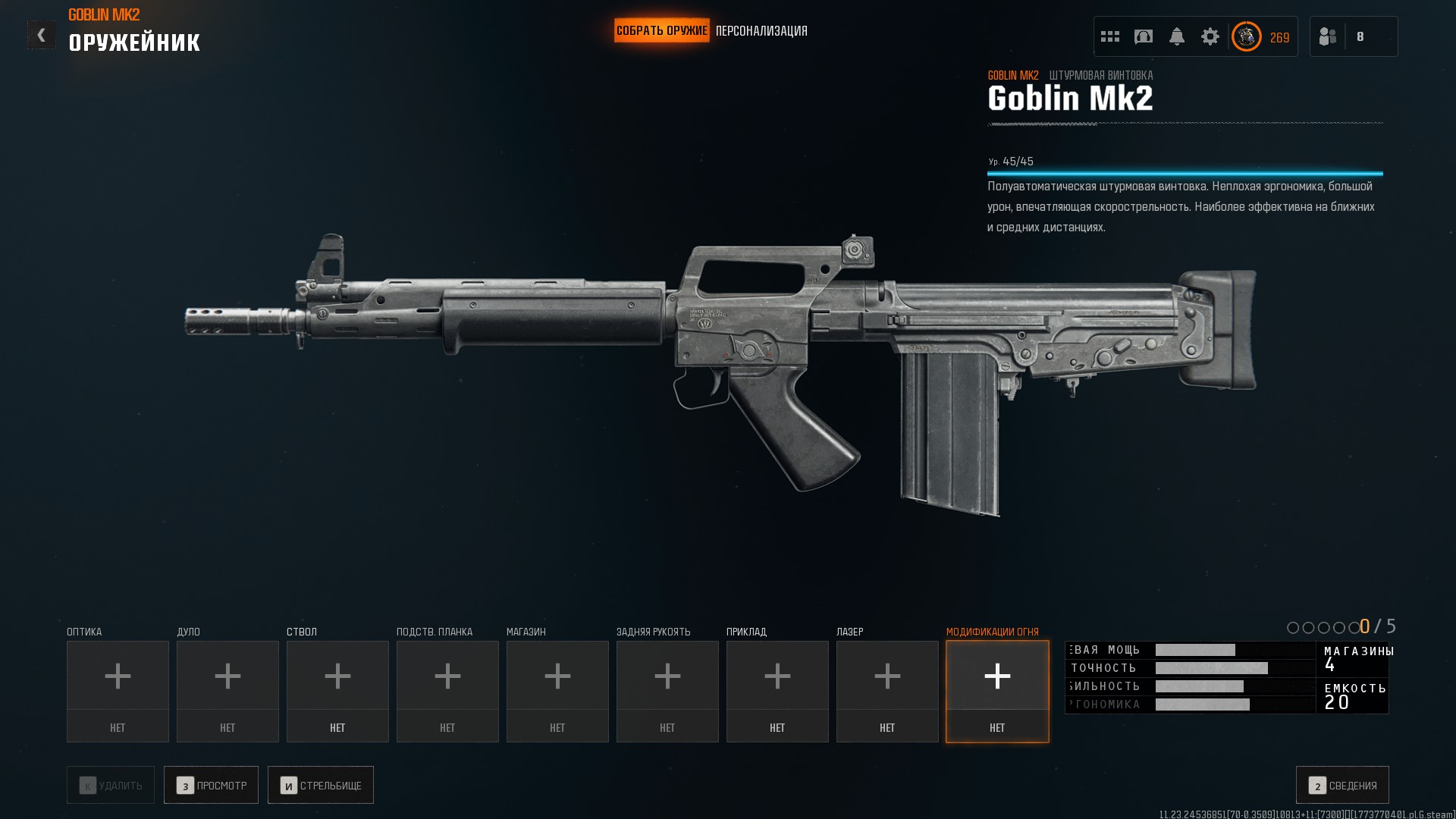Show weapon details with Сведения
Viewport: 1456px width, 819px height.
1342,786
